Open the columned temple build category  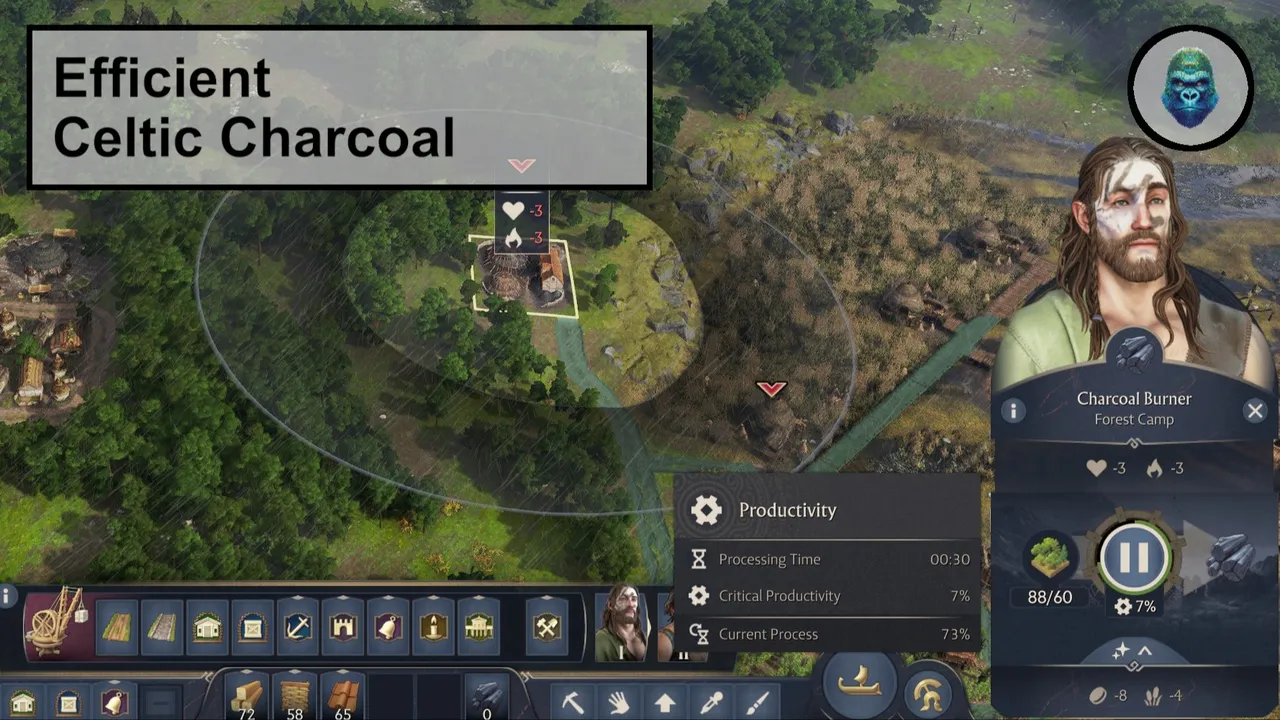479,628
